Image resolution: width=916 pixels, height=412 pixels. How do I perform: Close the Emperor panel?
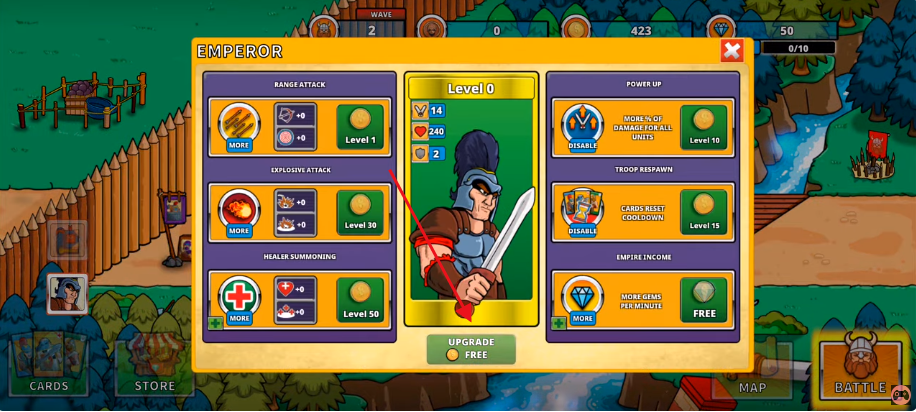tap(732, 51)
